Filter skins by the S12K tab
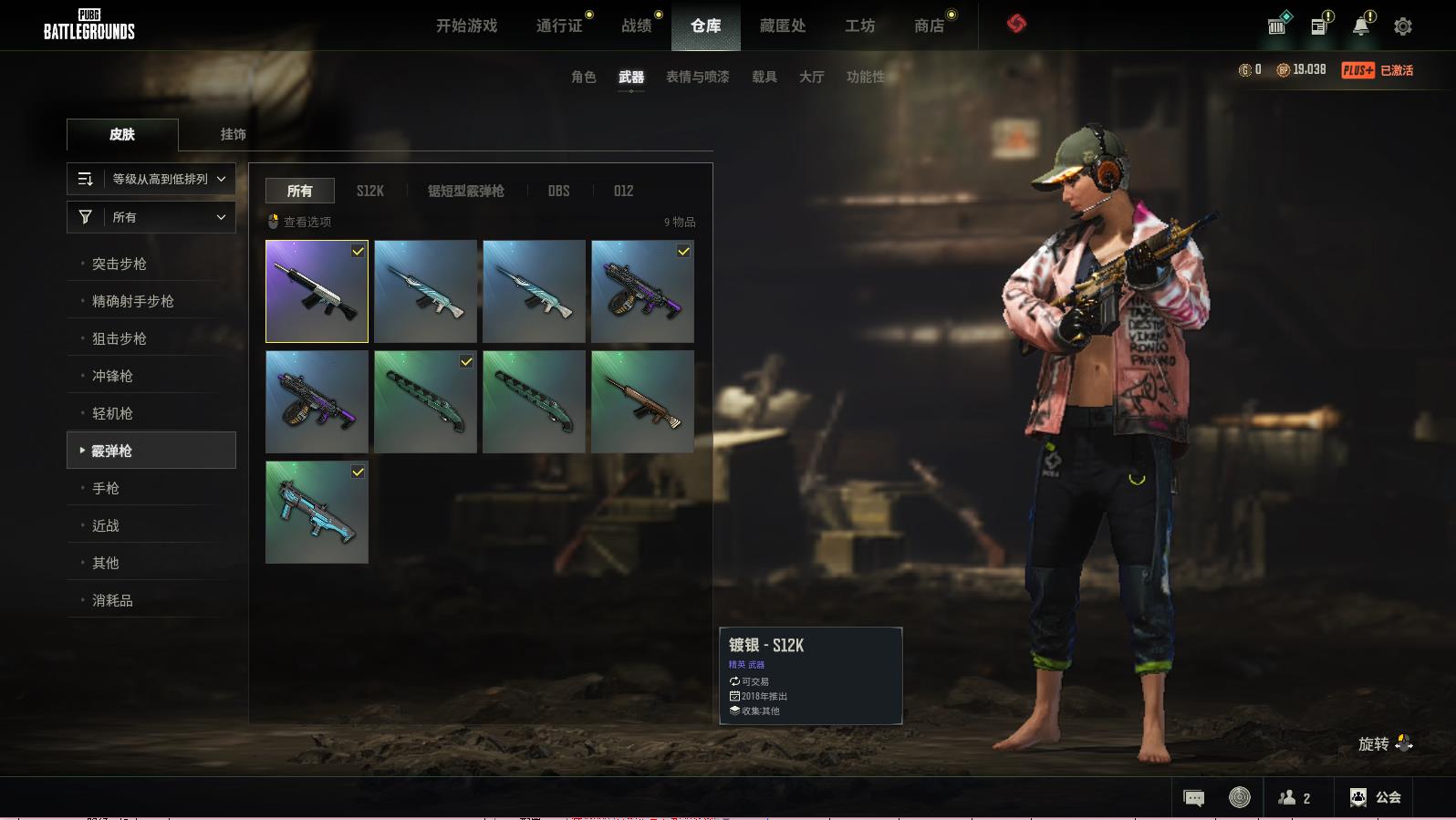The image size is (1456, 820). 370,191
